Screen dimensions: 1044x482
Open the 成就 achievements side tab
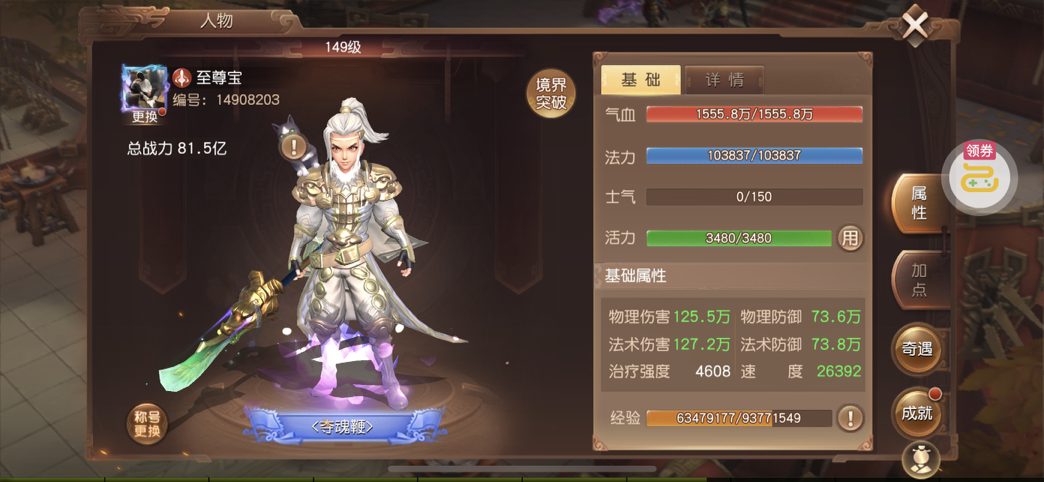coord(916,412)
